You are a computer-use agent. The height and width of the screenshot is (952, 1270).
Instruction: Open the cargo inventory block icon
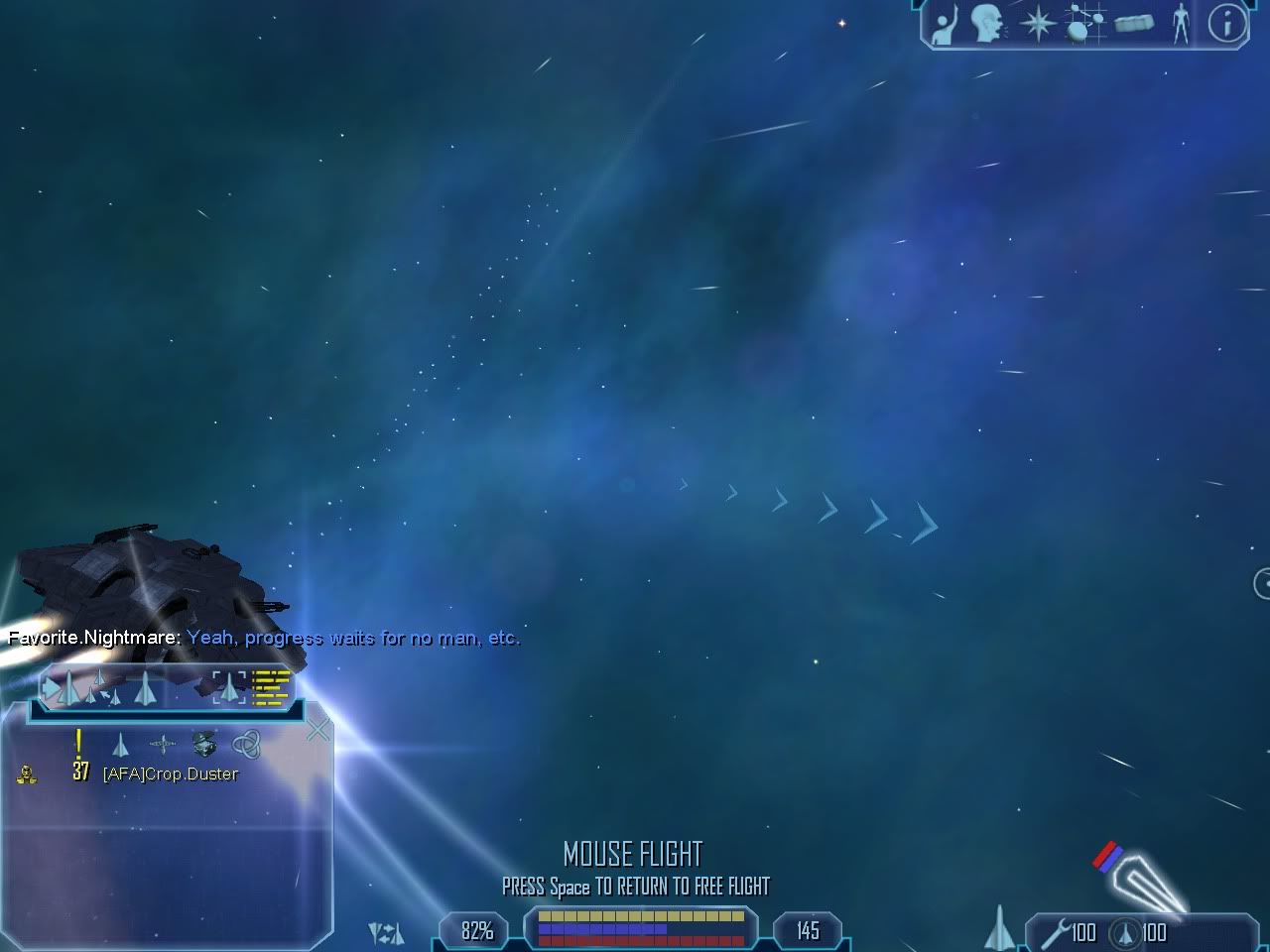tap(1133, 25)
